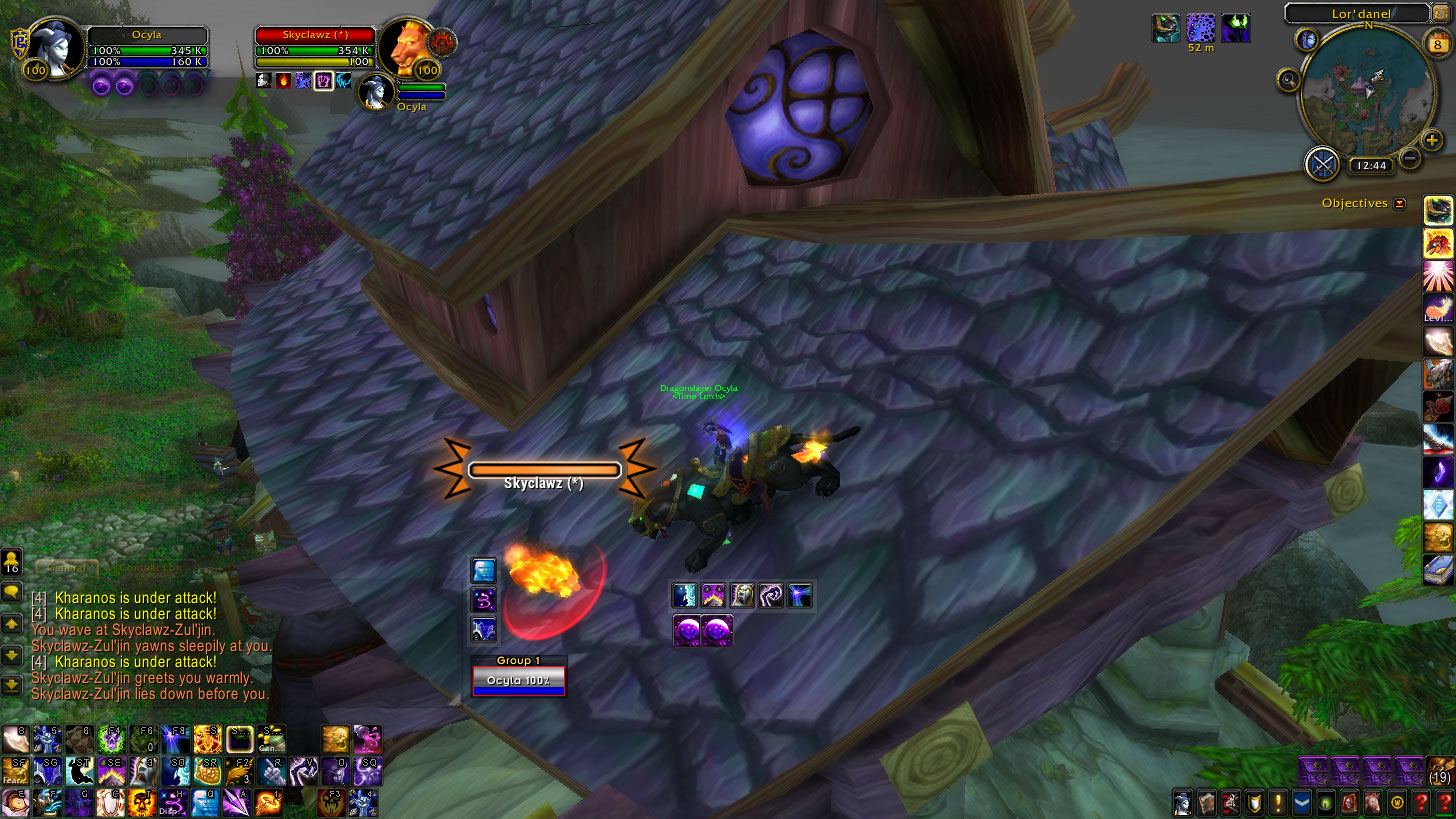The height and width of the screenshot is (819, 1456).
Task: Open the quest log exclamation mark button
Action: click(1277, 802)
